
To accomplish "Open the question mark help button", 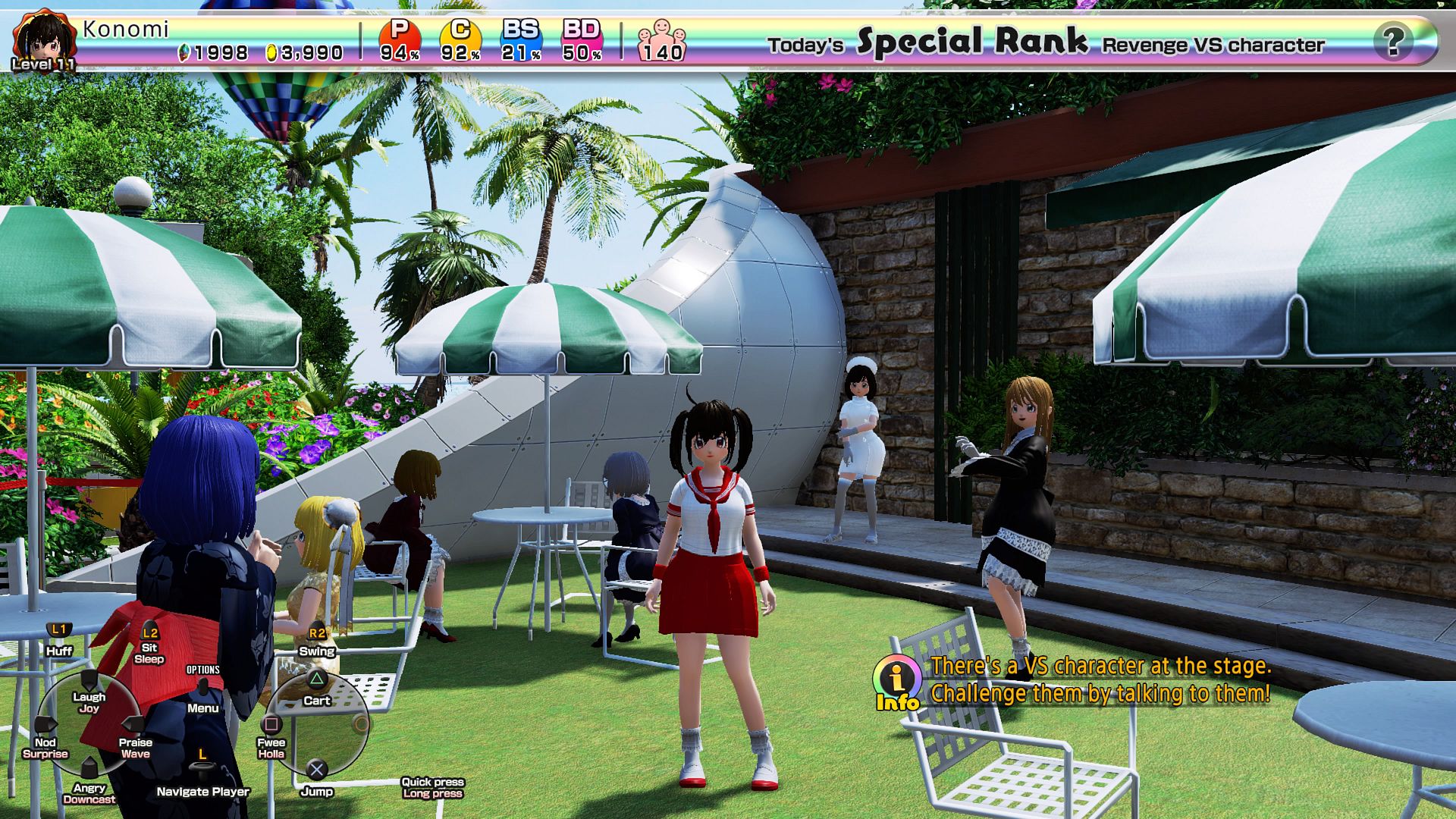I will pos(1392,41).
